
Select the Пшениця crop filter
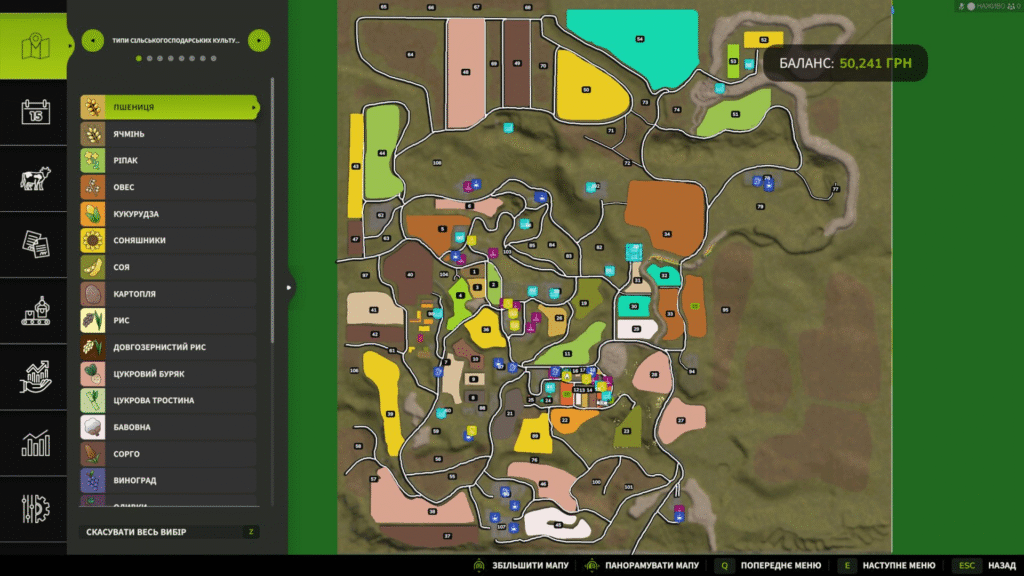coord(168,107)
